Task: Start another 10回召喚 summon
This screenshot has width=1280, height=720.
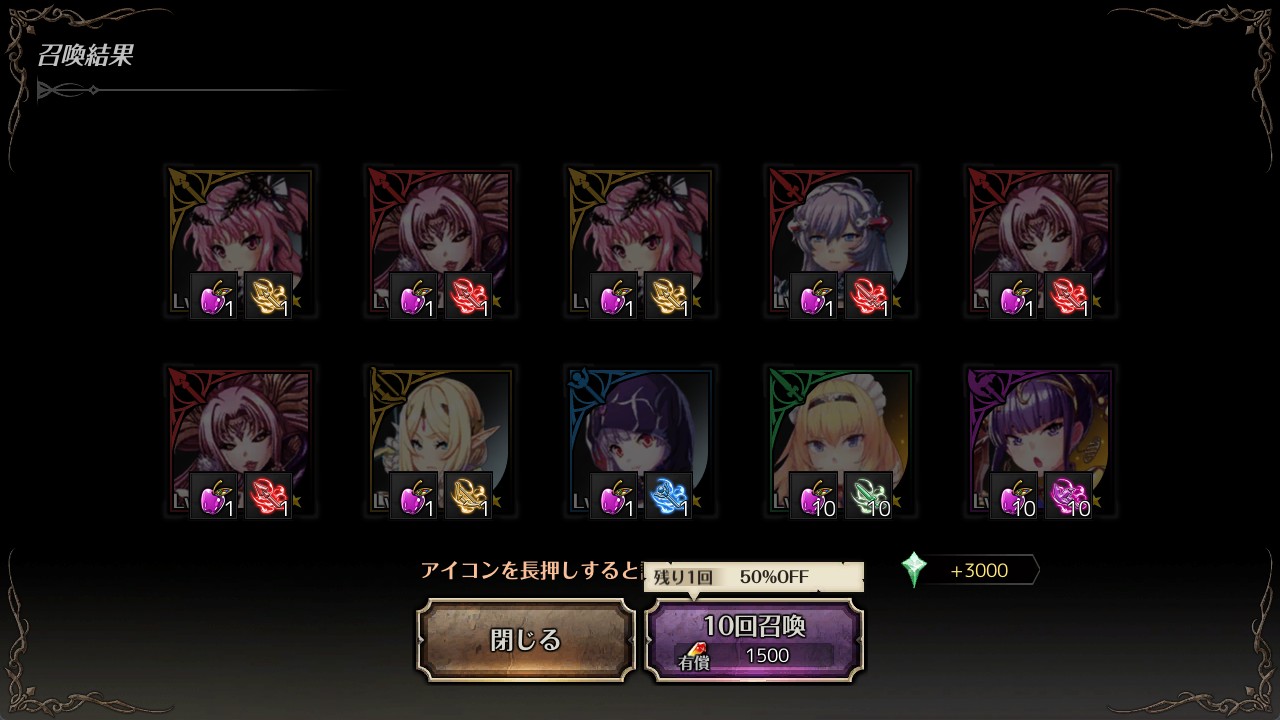Action: coord(754,640)
